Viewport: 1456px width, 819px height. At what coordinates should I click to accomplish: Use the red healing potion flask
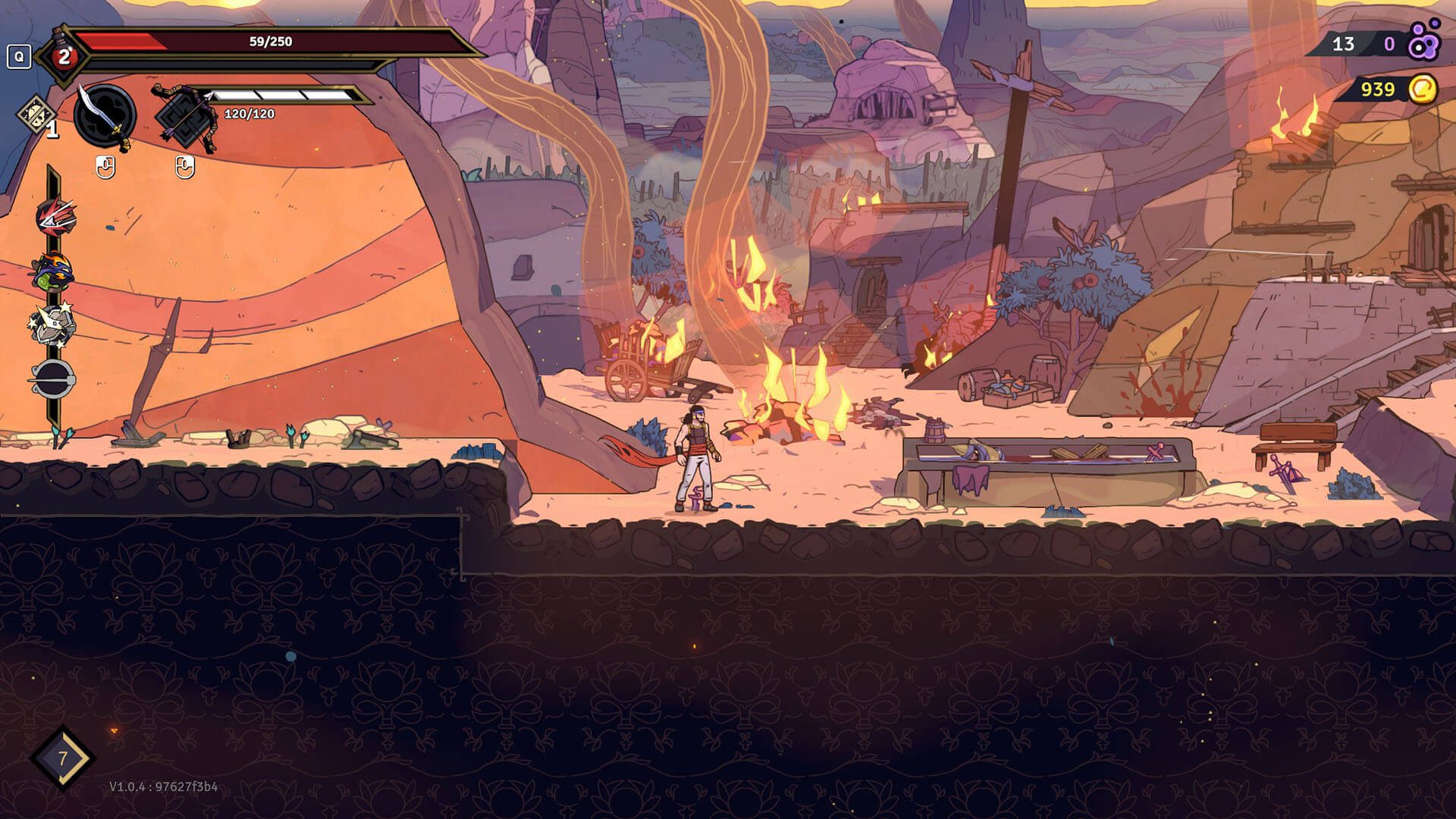click(x=64, y=56)
